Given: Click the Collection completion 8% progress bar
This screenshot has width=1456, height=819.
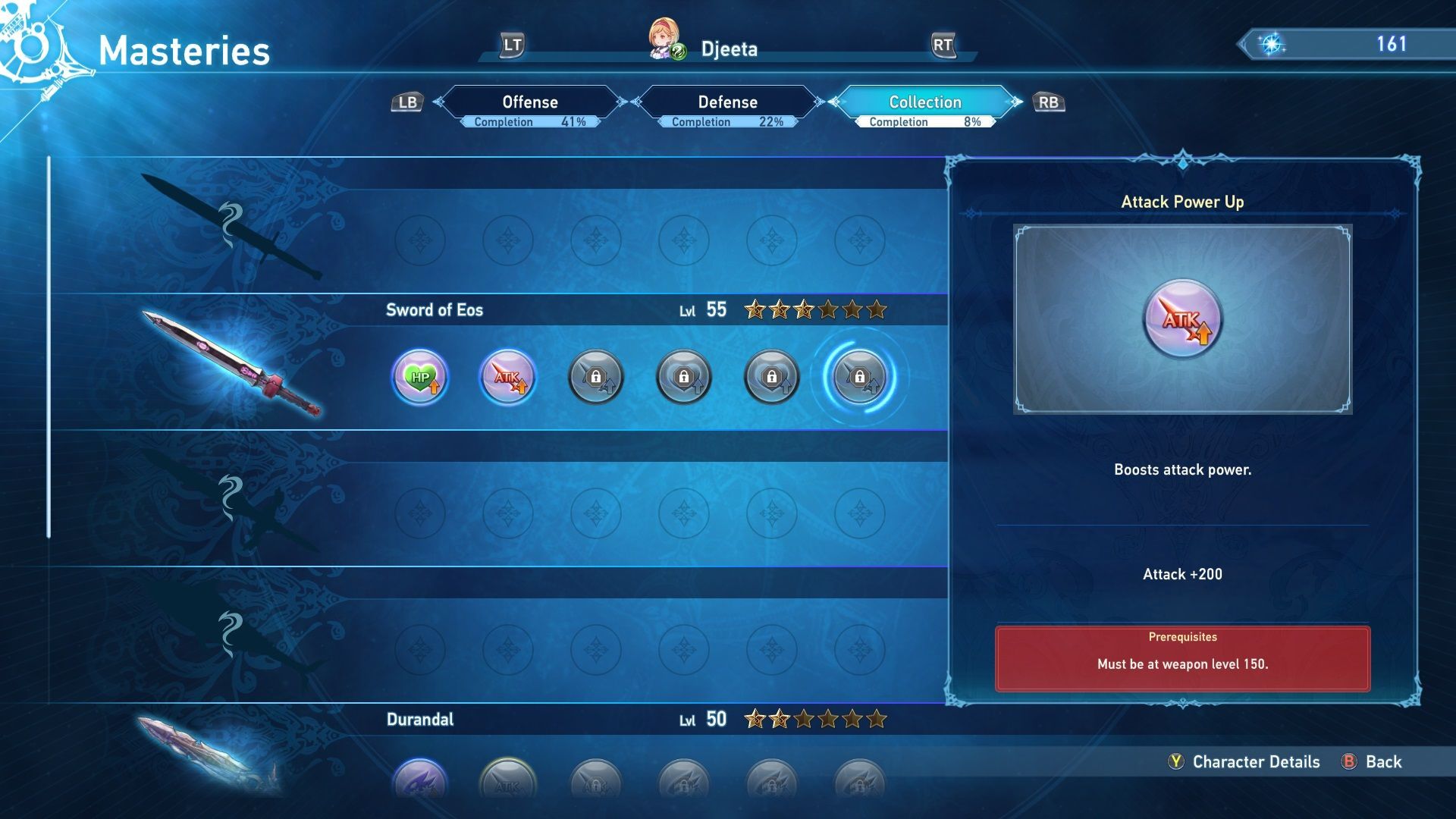Looking at the screenshot, I should point(924,121).
